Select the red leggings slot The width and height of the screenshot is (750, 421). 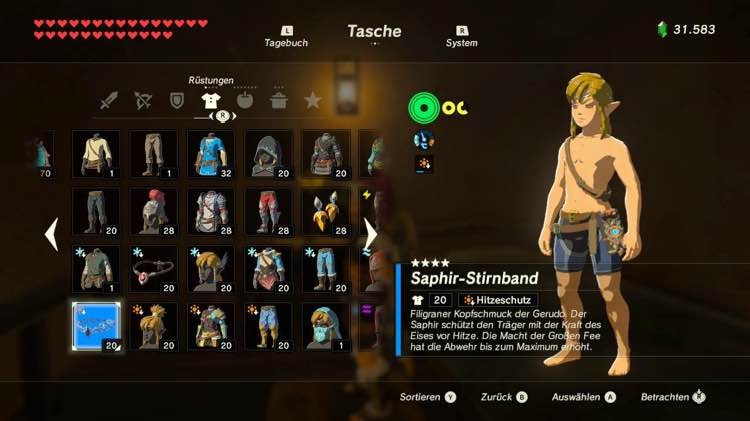click(x=268, y=212)
